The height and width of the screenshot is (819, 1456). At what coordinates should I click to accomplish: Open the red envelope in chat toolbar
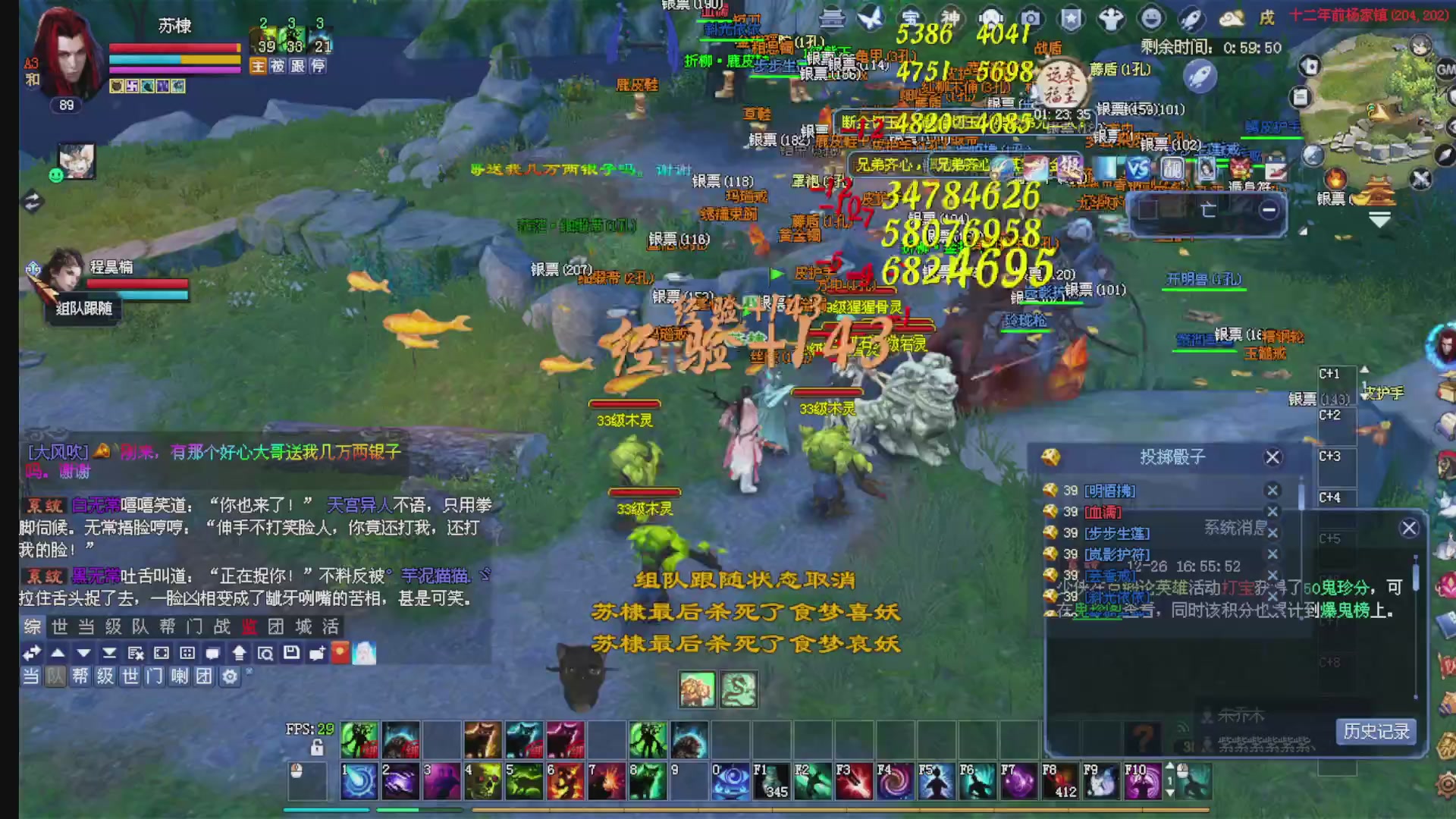340,652
